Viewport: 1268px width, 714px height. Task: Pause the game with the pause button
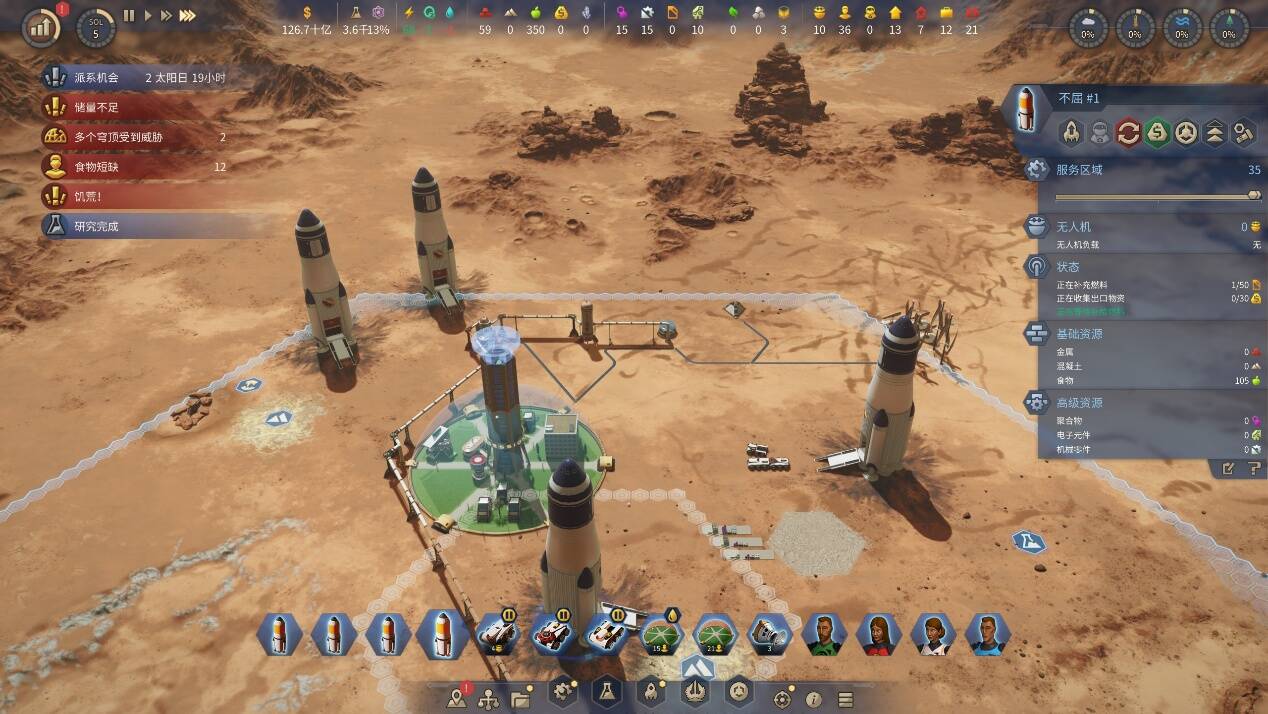click(129, 16)
